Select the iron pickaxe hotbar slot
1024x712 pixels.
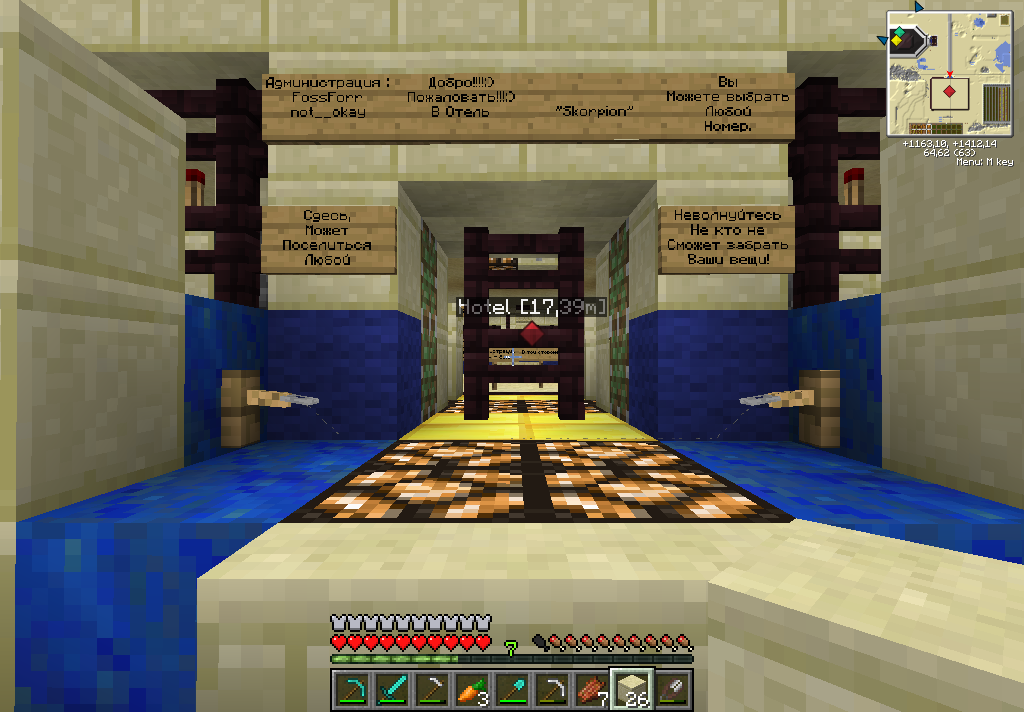click(x=552, y=688)
